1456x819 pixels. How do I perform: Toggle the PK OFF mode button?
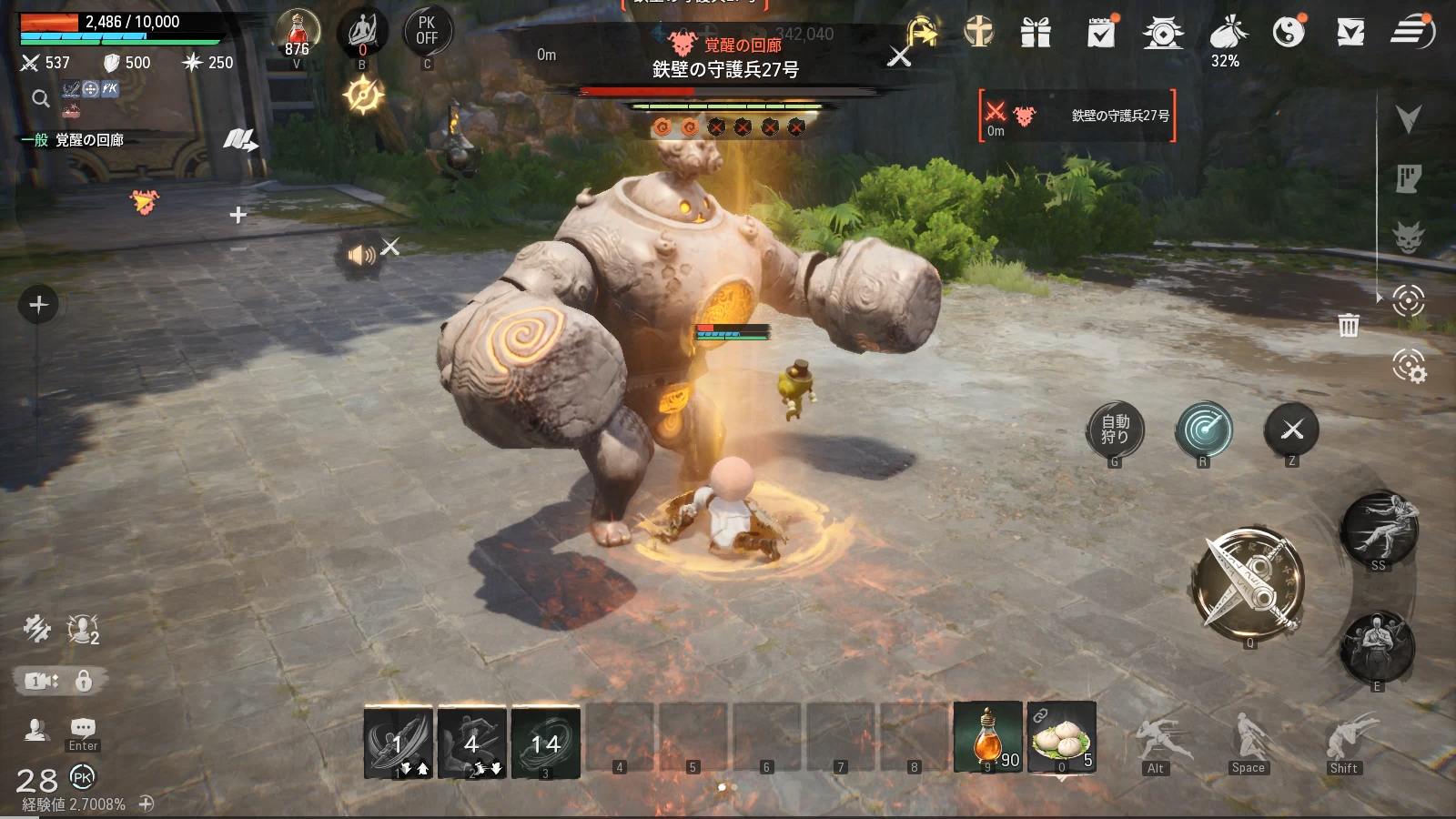click(427, 31)
